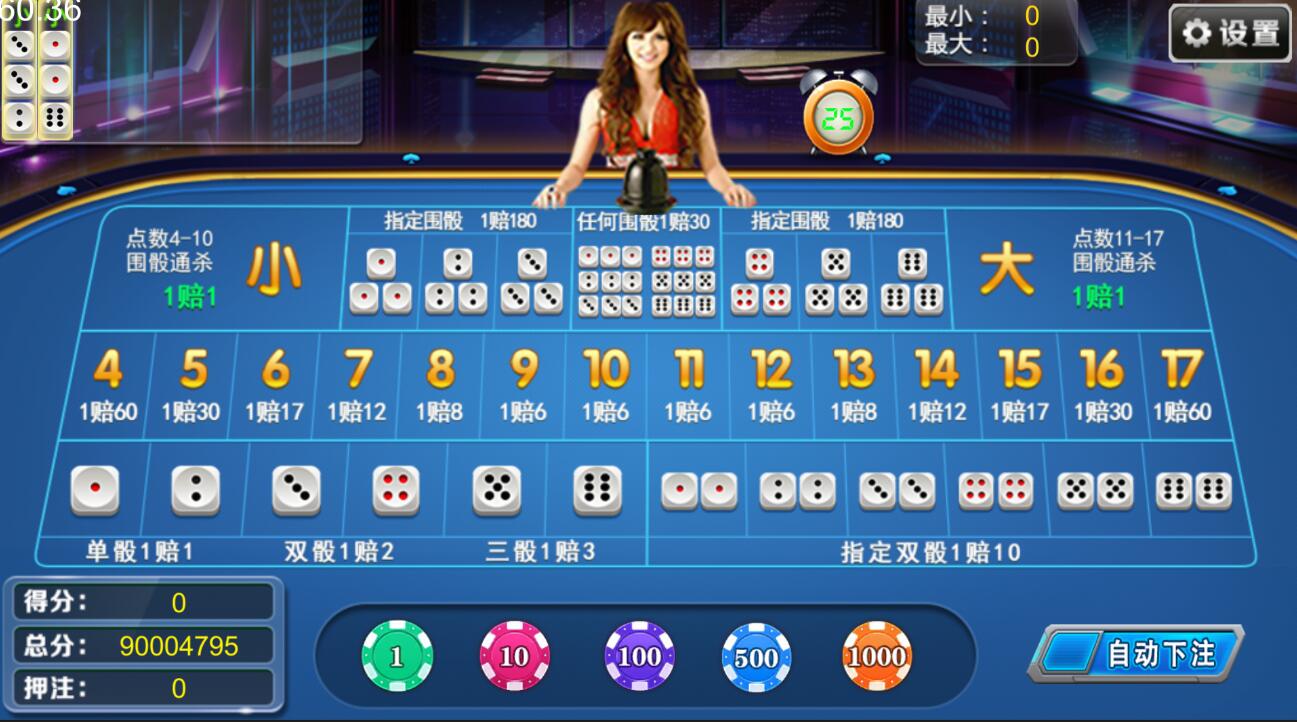Bet on triple one in 指定围骰 area
The height and width of the screenshot is (722, 1297).
click(380, 280)
